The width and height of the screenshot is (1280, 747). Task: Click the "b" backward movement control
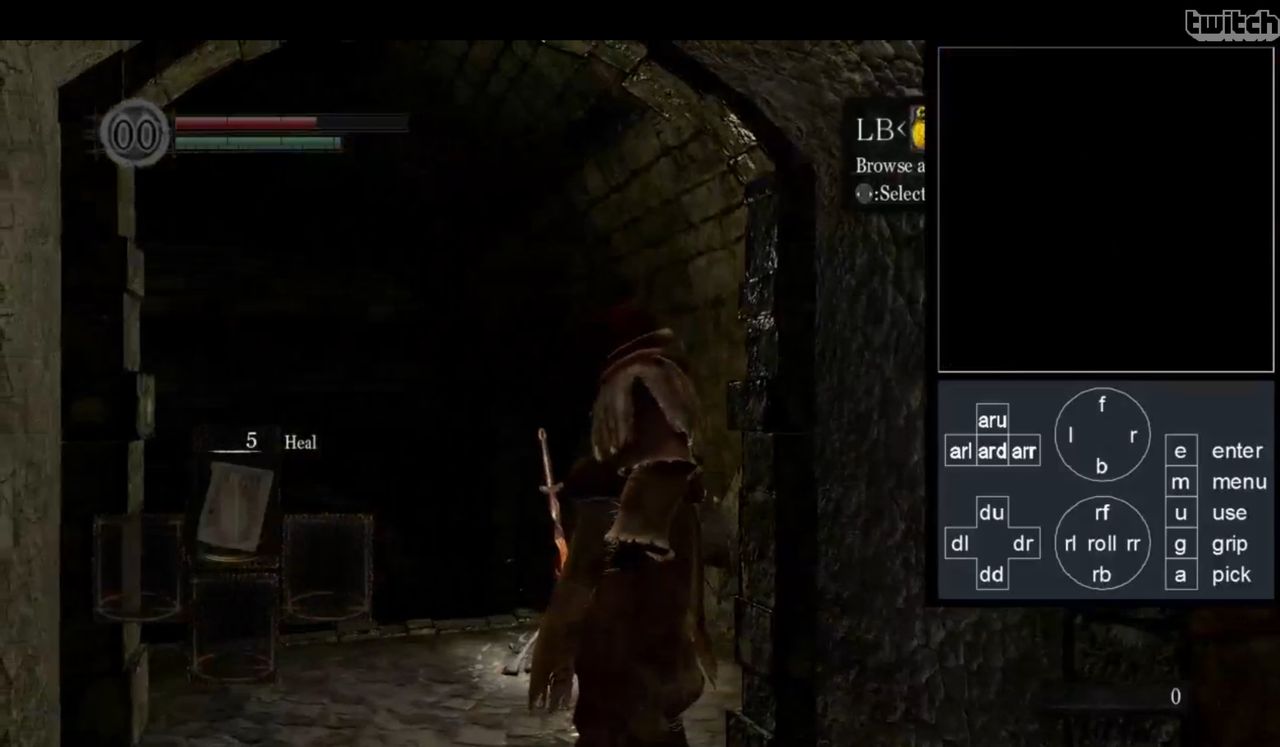[x=1101, y=466]
